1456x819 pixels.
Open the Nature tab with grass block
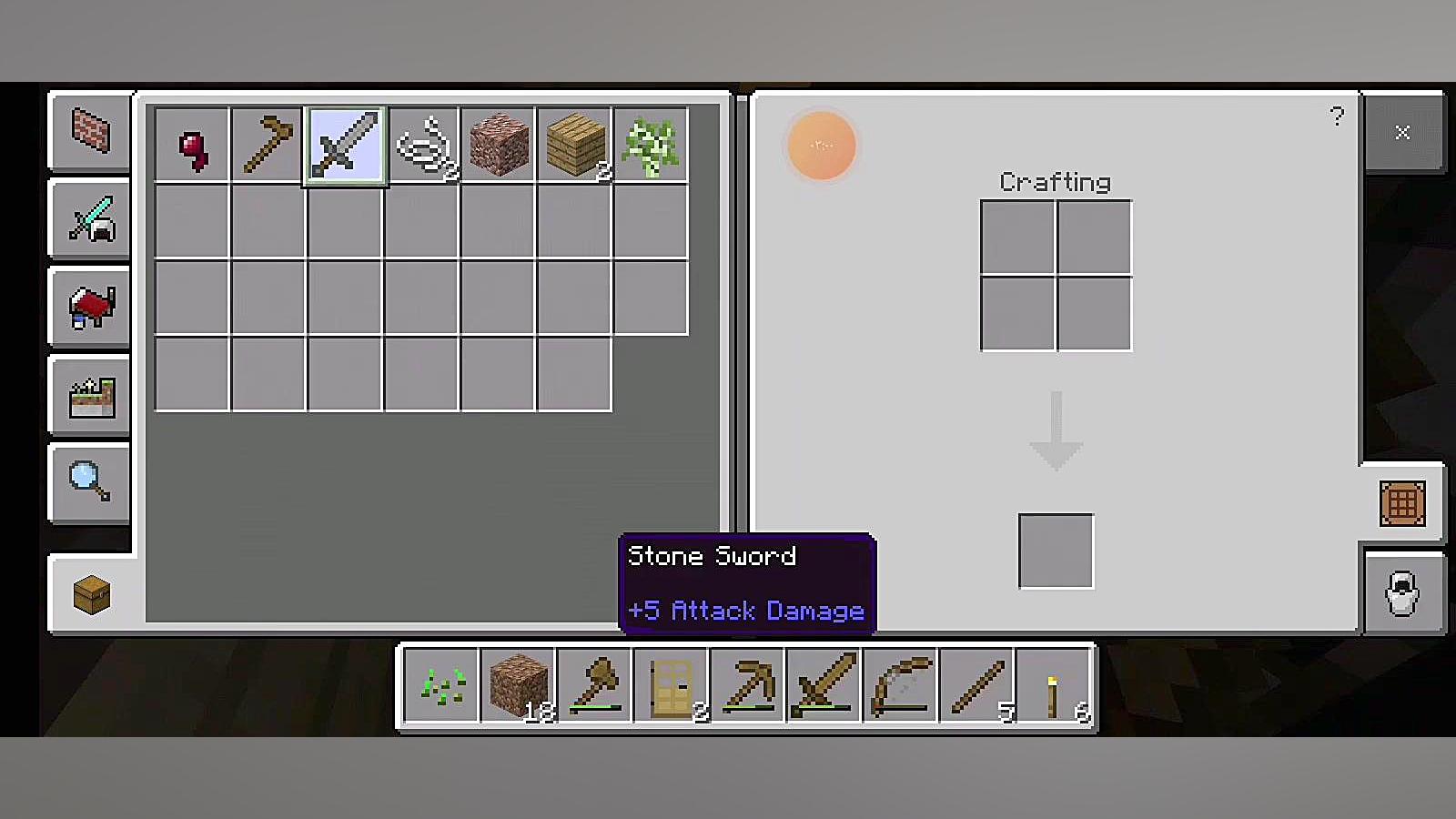click(91, 396)
